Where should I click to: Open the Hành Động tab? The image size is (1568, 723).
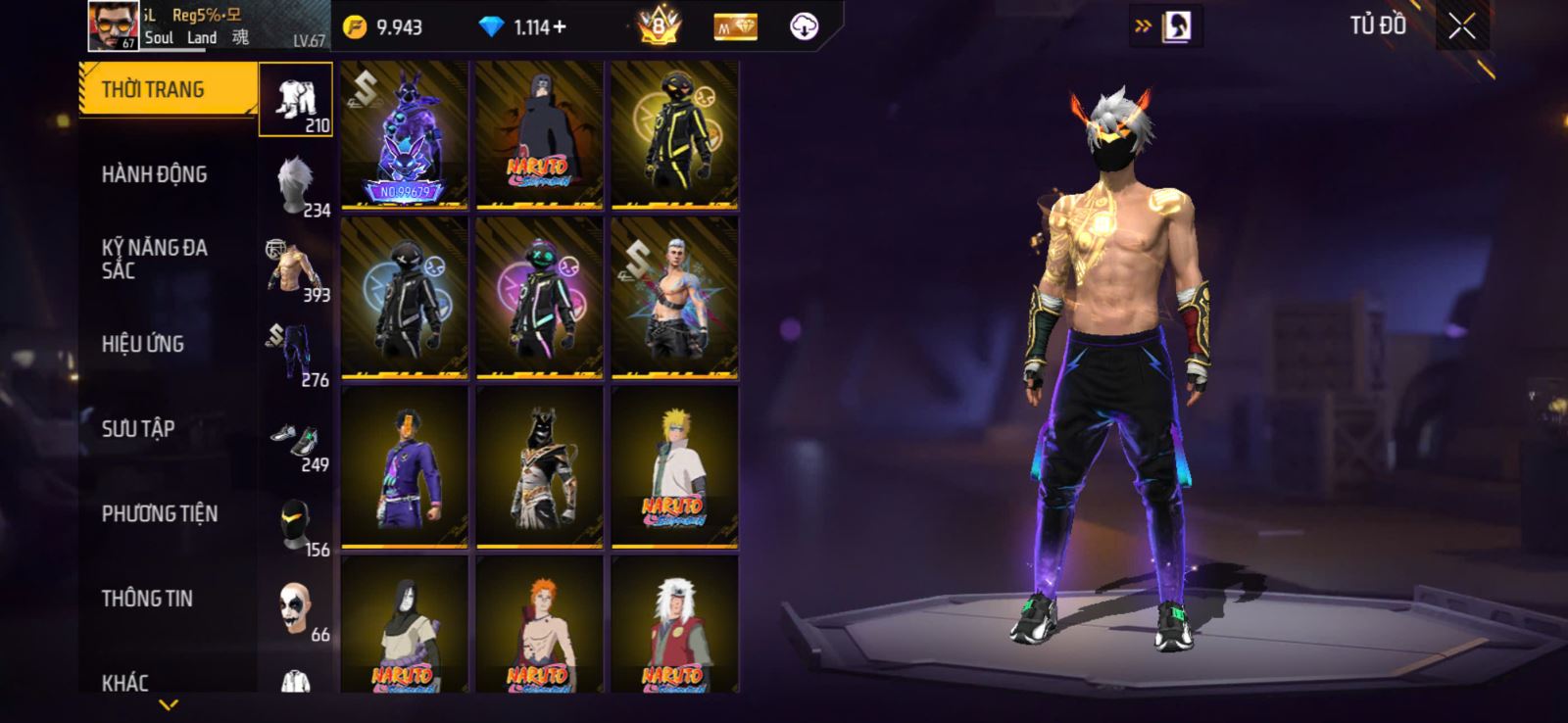[155, 174]
